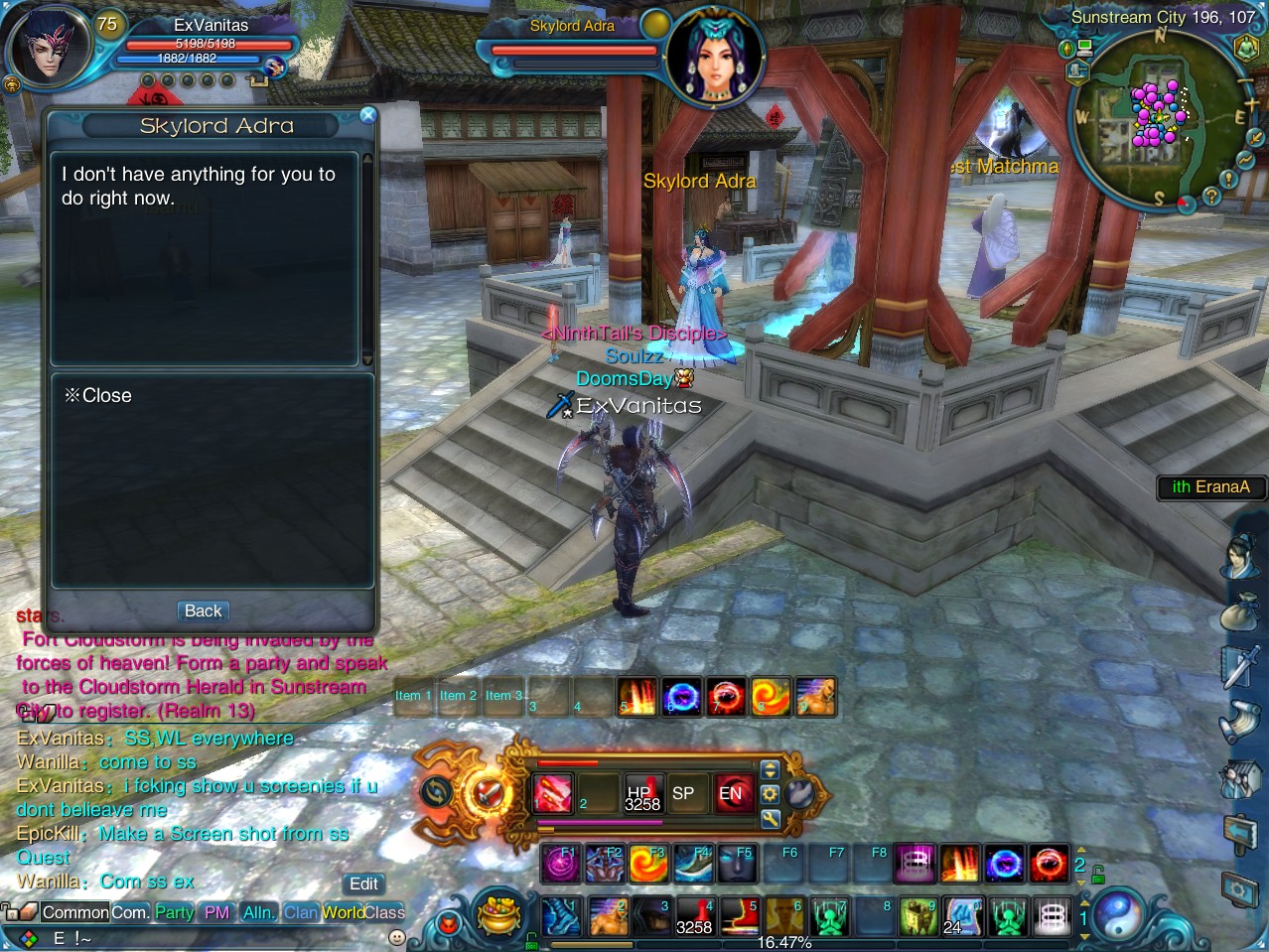This screenshot has width=1269, height=952.
Task: Select the EN red orb slot
Action: point(731,793)
